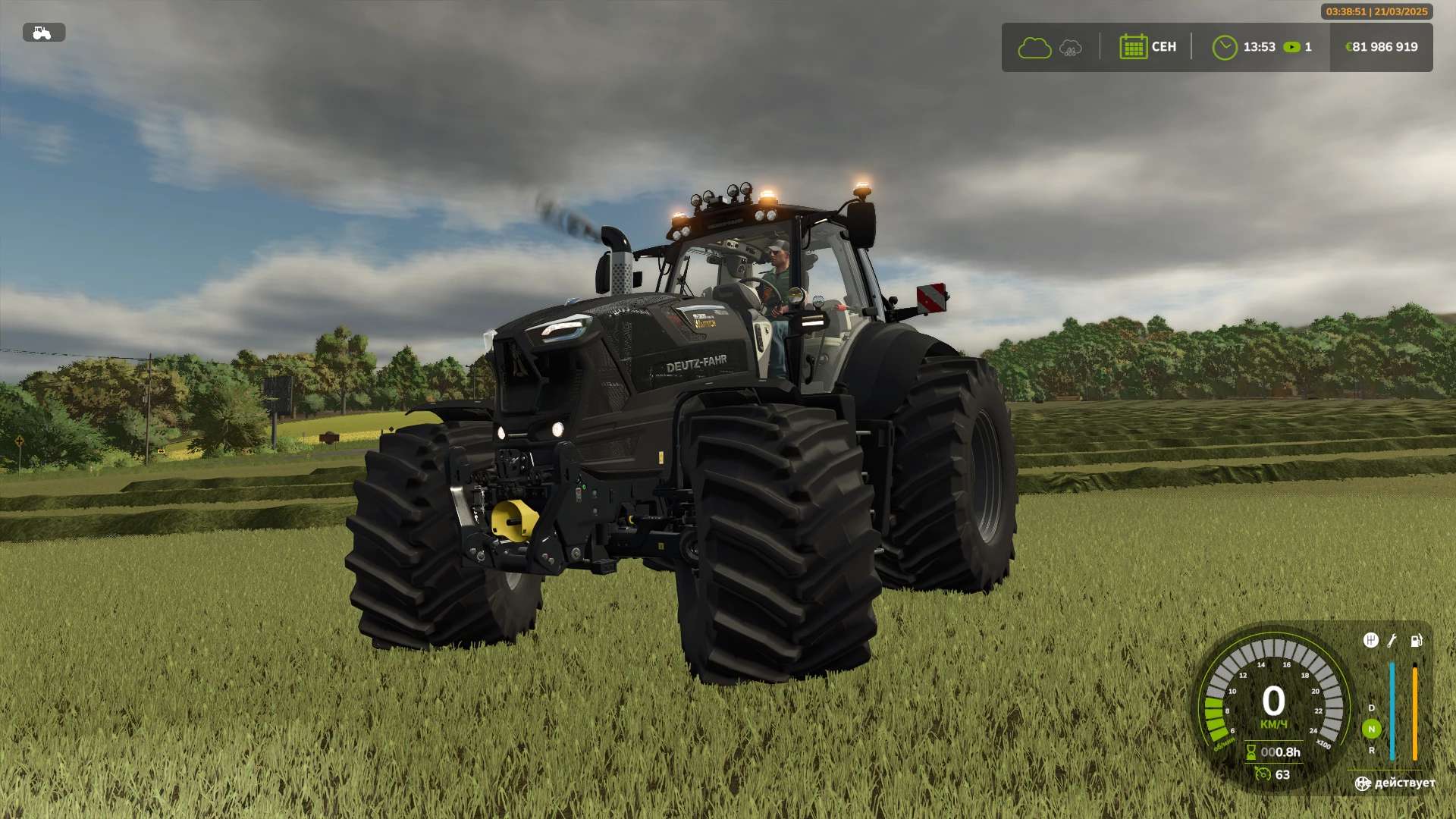
Task: Engage the D drive gear indicator
Action: coord(1372,708)
